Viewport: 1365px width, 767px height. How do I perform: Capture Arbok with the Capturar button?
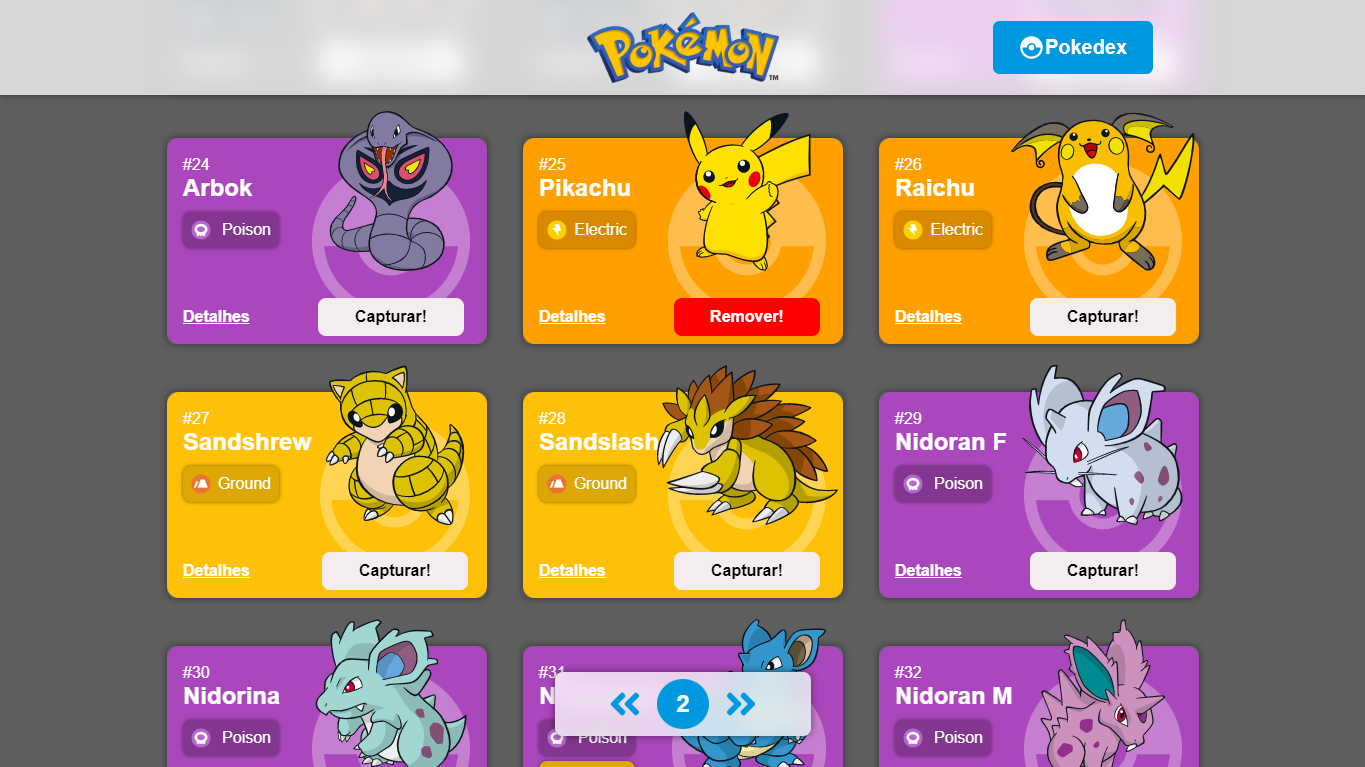point(391,316)
